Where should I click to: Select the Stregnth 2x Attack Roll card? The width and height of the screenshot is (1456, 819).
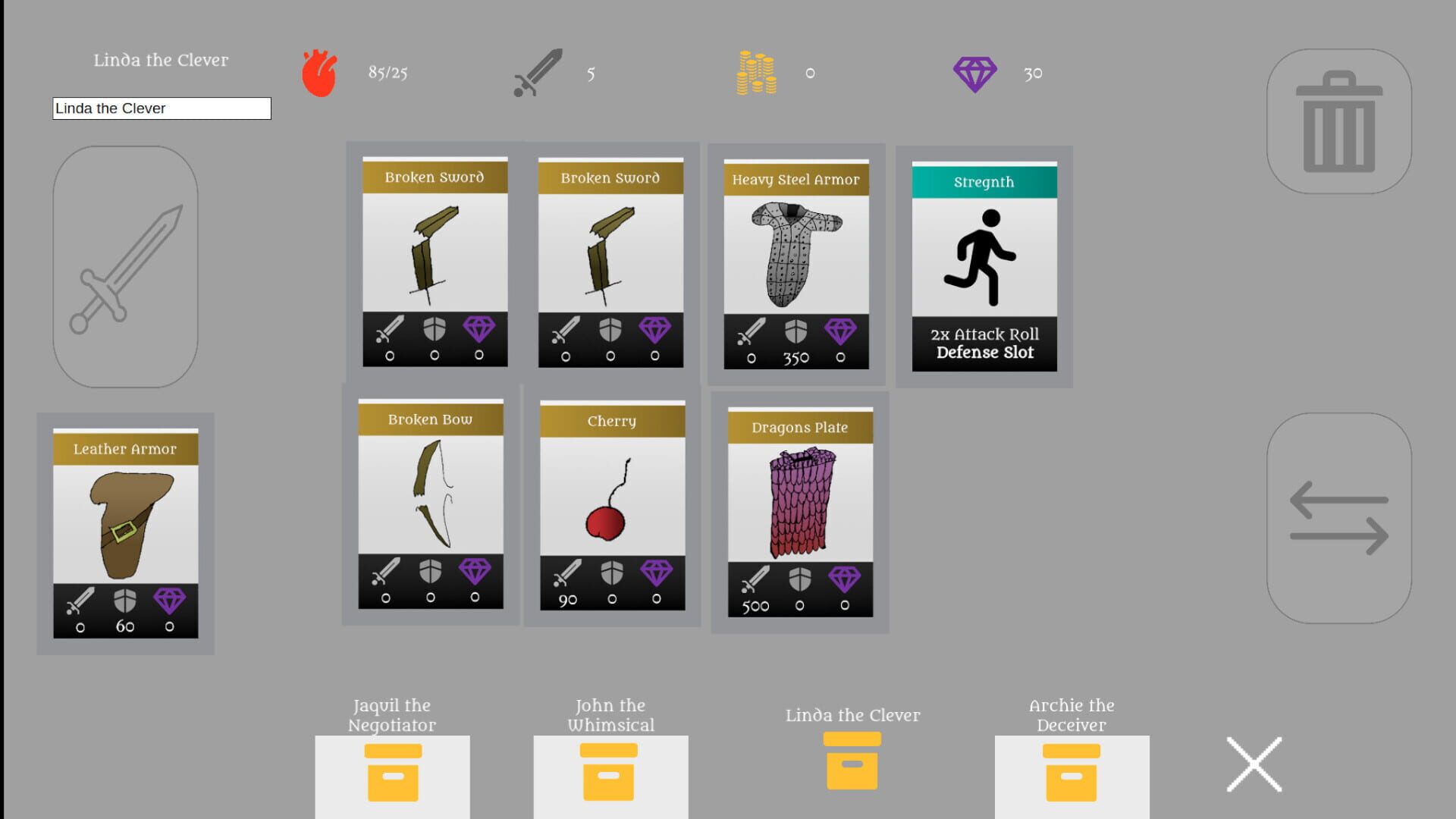coord(984,265)
